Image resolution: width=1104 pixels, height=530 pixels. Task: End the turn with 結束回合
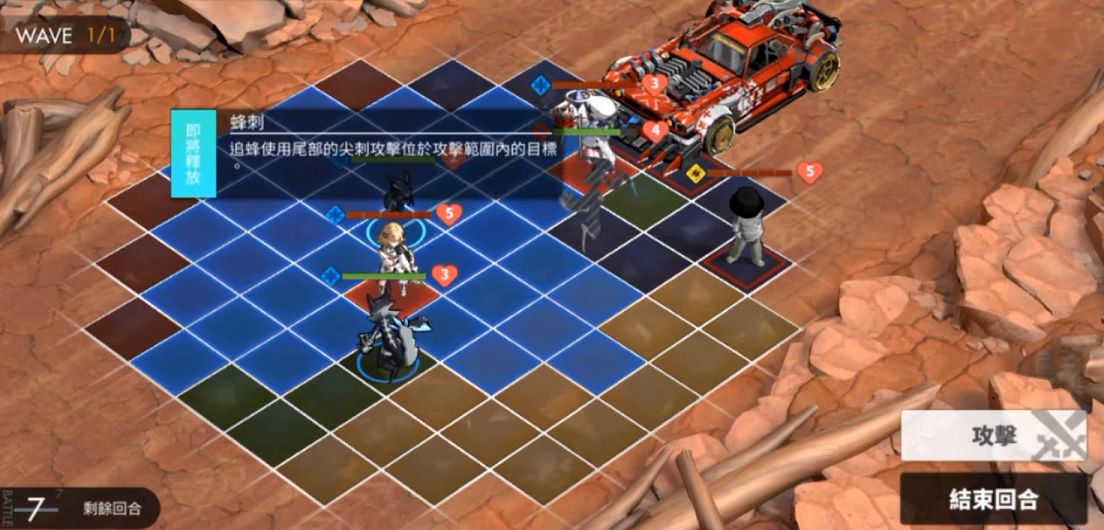point(993,498)
